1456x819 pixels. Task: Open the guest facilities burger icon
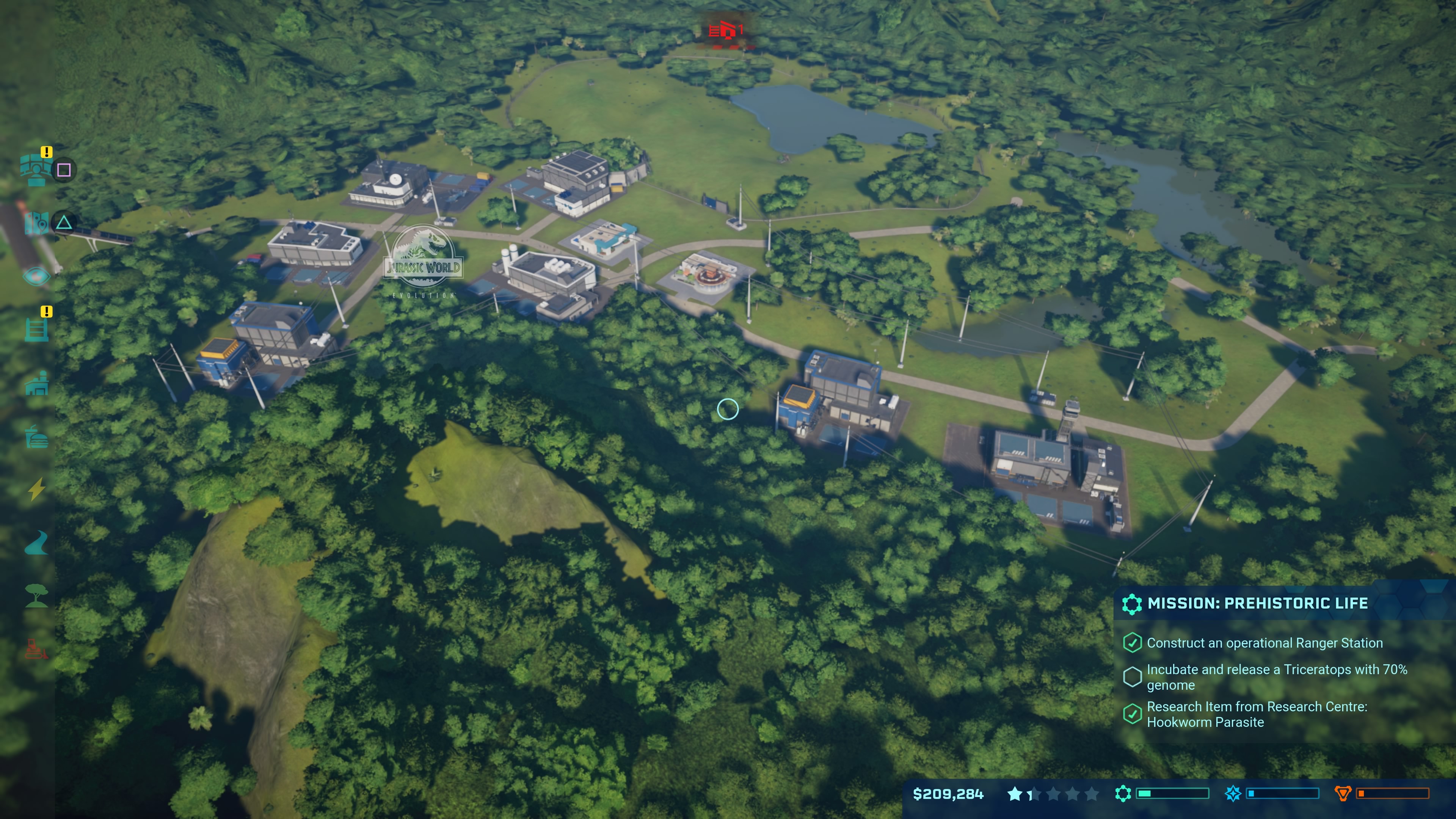(36, 436)
